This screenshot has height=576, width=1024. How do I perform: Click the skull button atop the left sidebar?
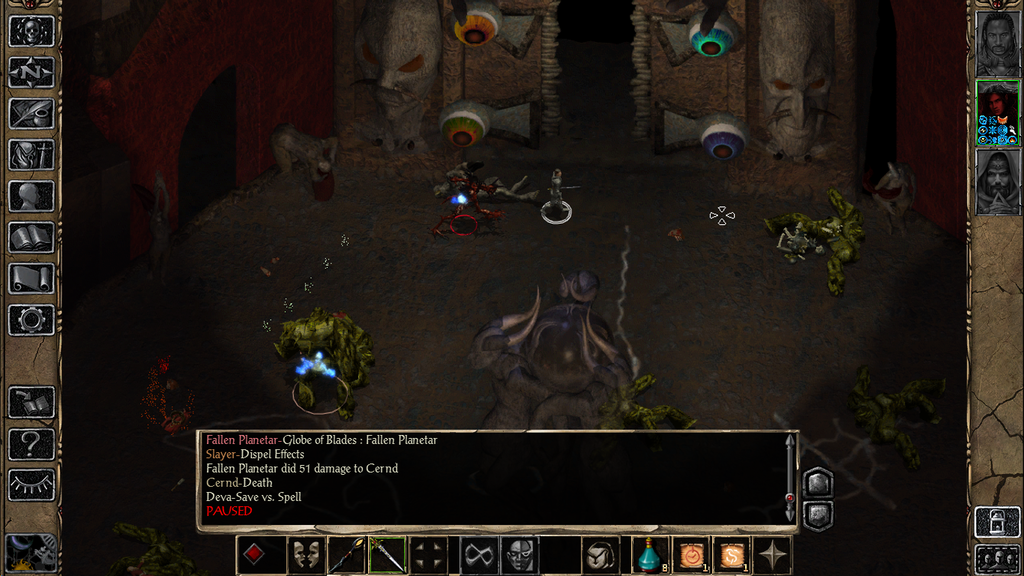click(31, 31)
